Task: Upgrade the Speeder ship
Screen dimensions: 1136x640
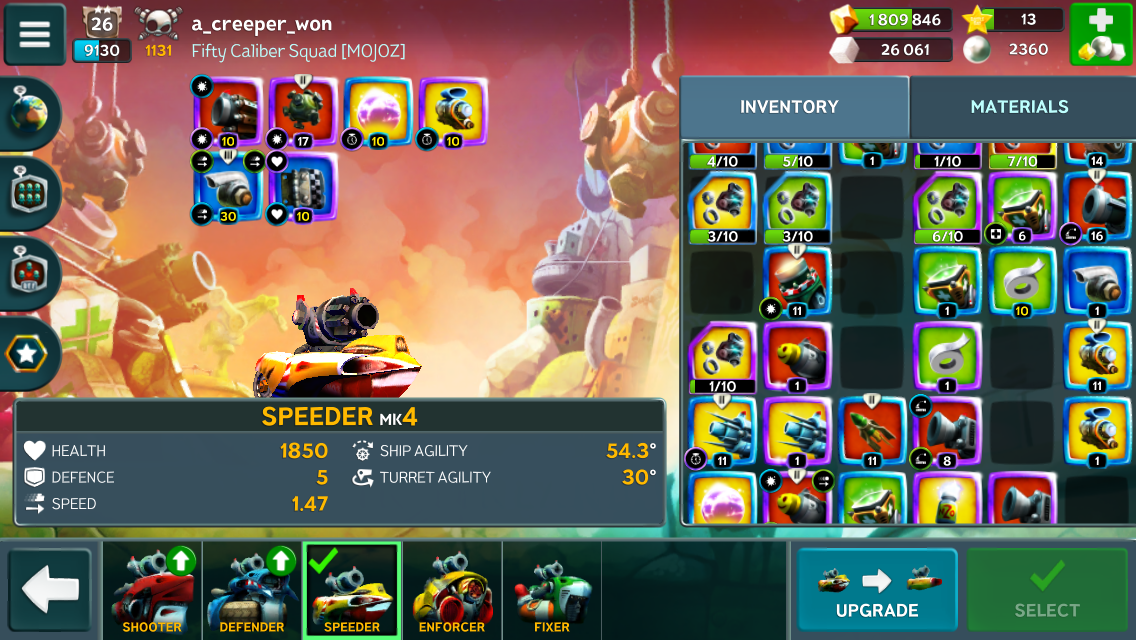Action: pyautogui.click(x=876, y=590)
